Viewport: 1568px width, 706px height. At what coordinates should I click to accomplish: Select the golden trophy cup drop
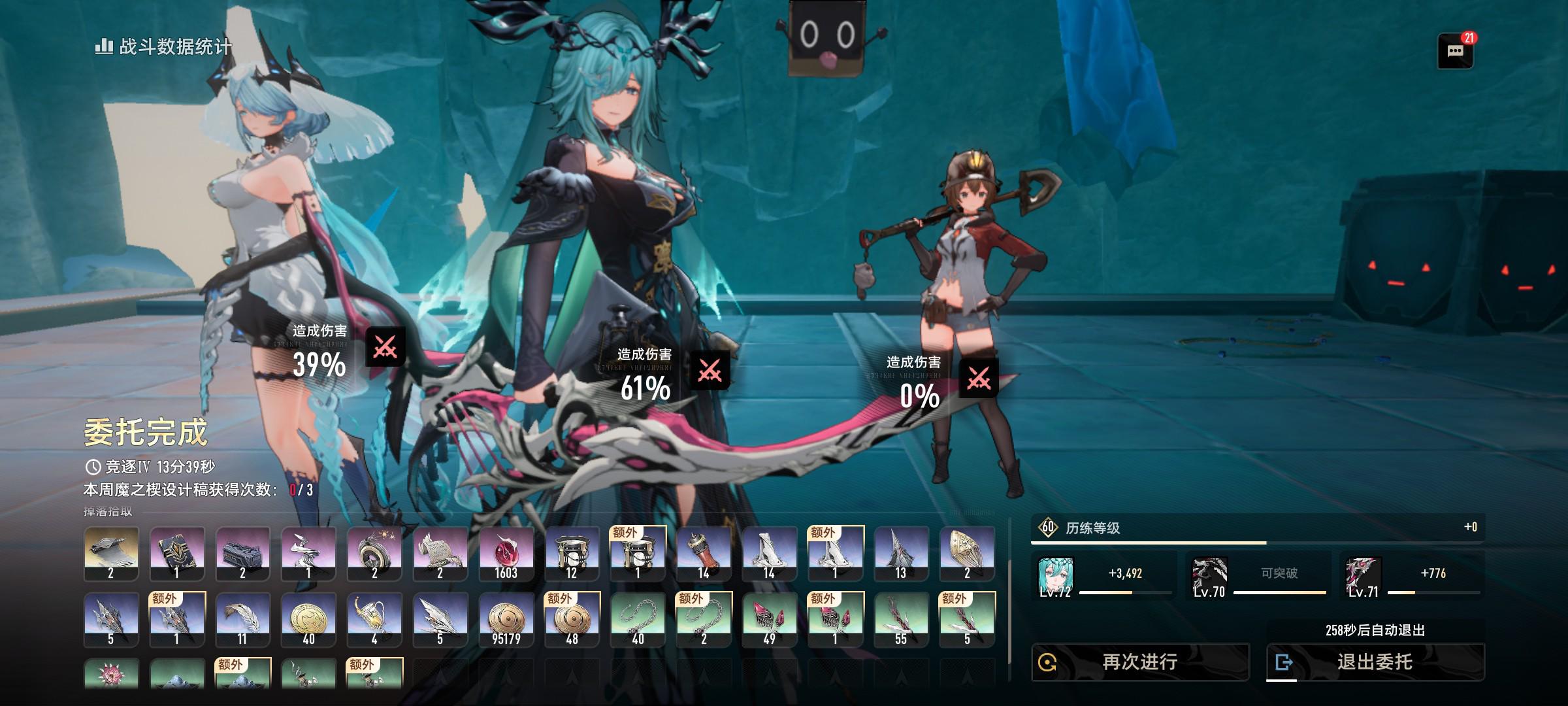(x=374, y=620)
